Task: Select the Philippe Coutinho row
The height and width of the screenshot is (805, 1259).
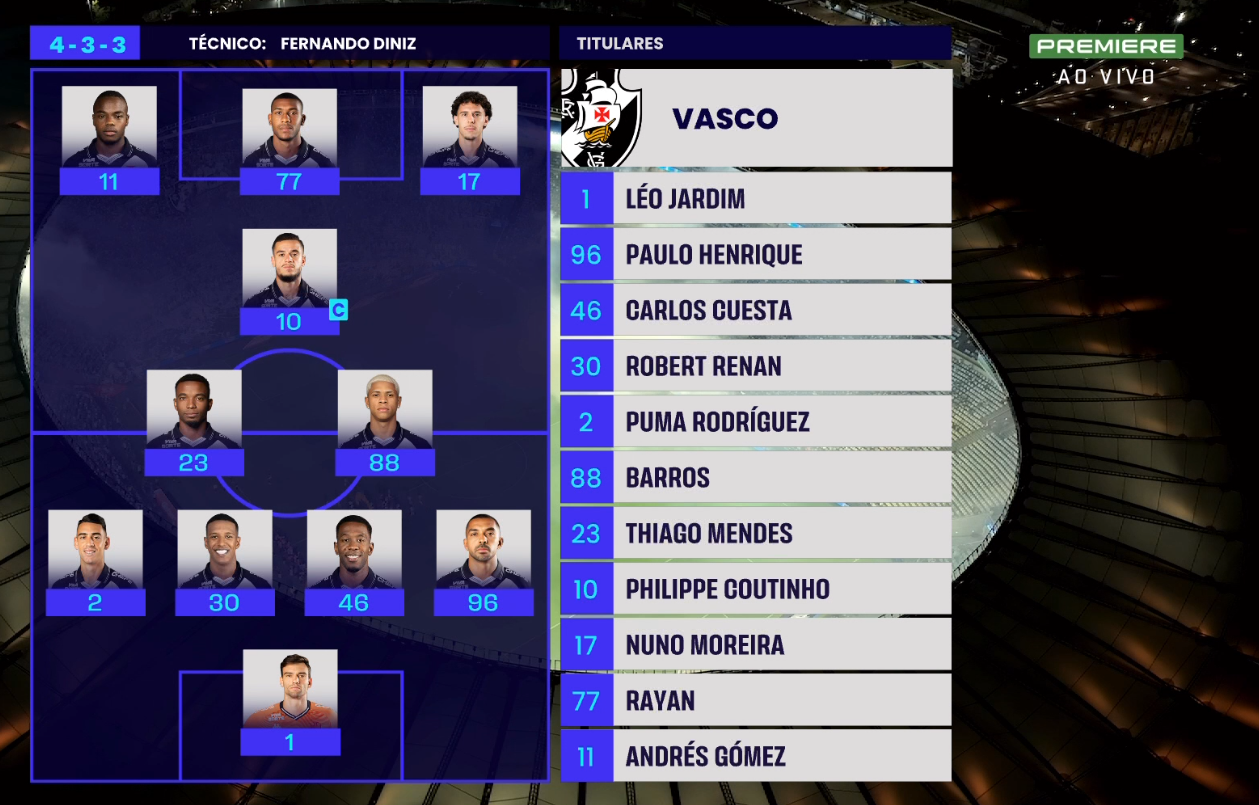Action: point(755,589)
